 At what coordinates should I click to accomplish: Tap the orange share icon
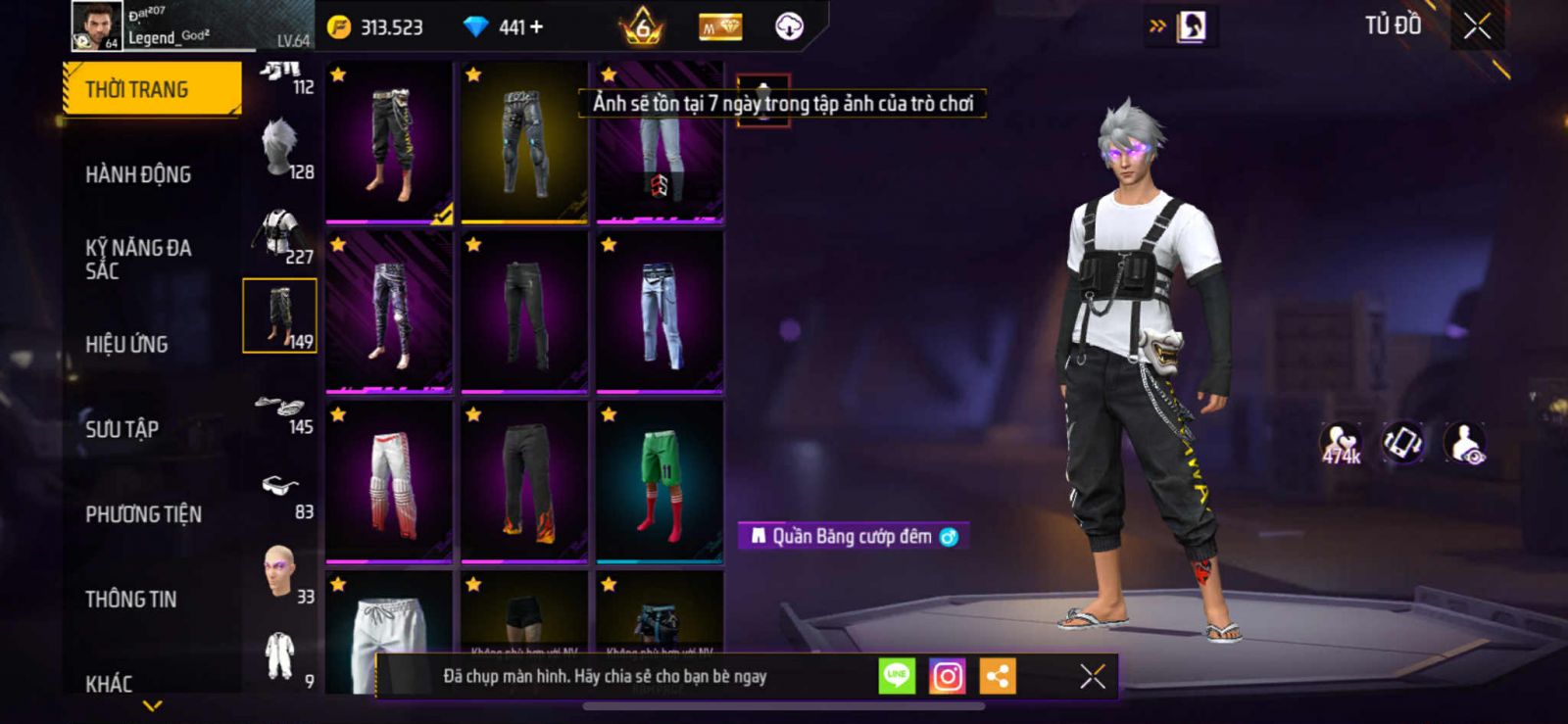click(x=998, y=676)
